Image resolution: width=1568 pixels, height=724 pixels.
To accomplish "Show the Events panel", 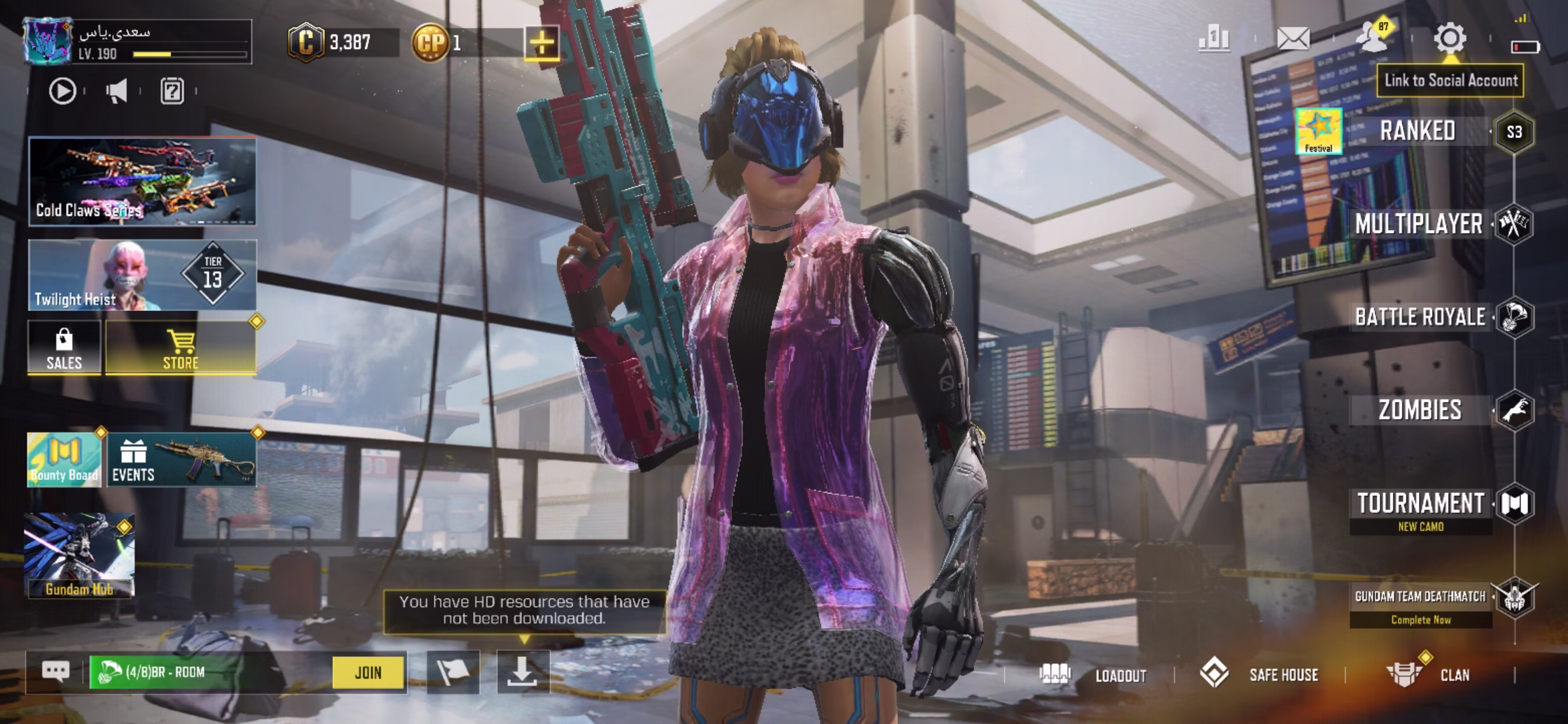I will (181, 459).
